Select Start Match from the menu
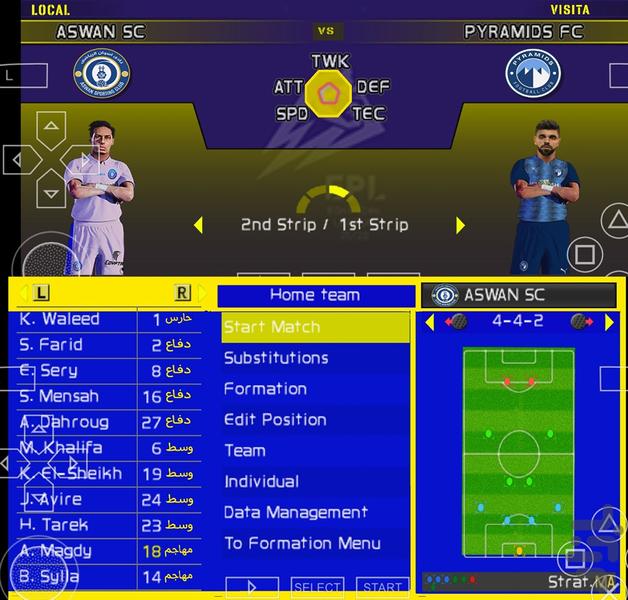The image size is (628, 600). 315,327
